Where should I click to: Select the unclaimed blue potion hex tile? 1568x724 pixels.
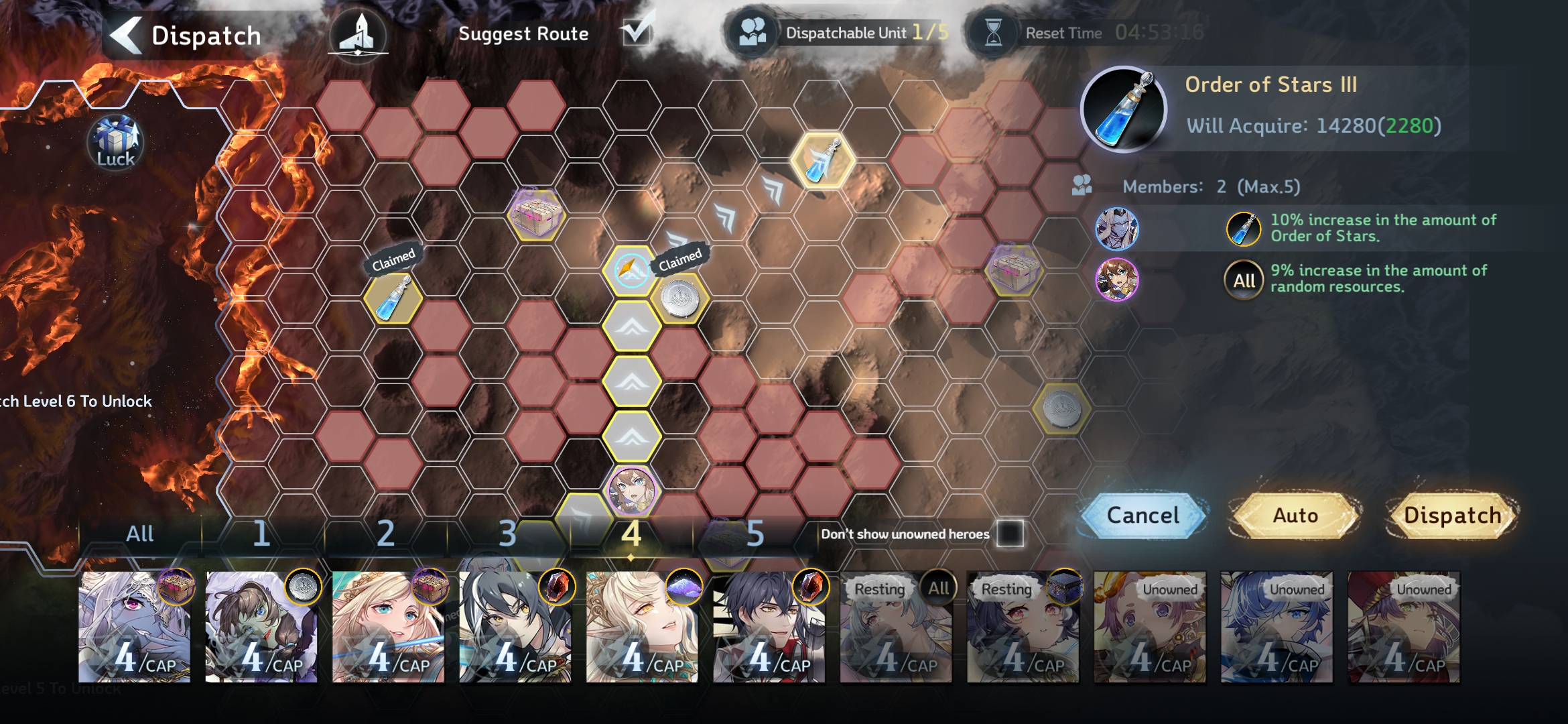click(x=822, y=161)
